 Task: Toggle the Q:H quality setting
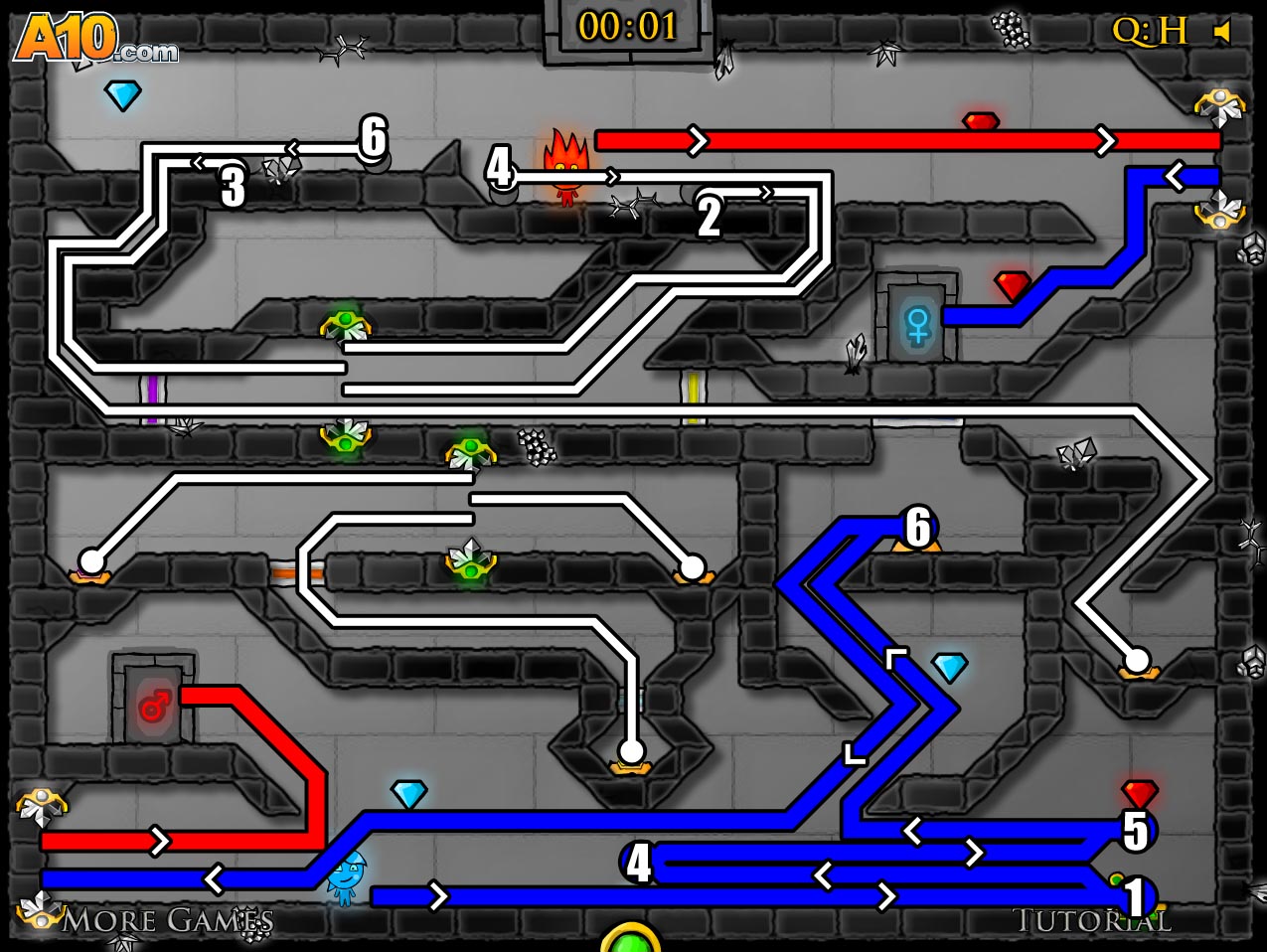pos(1149,32)
